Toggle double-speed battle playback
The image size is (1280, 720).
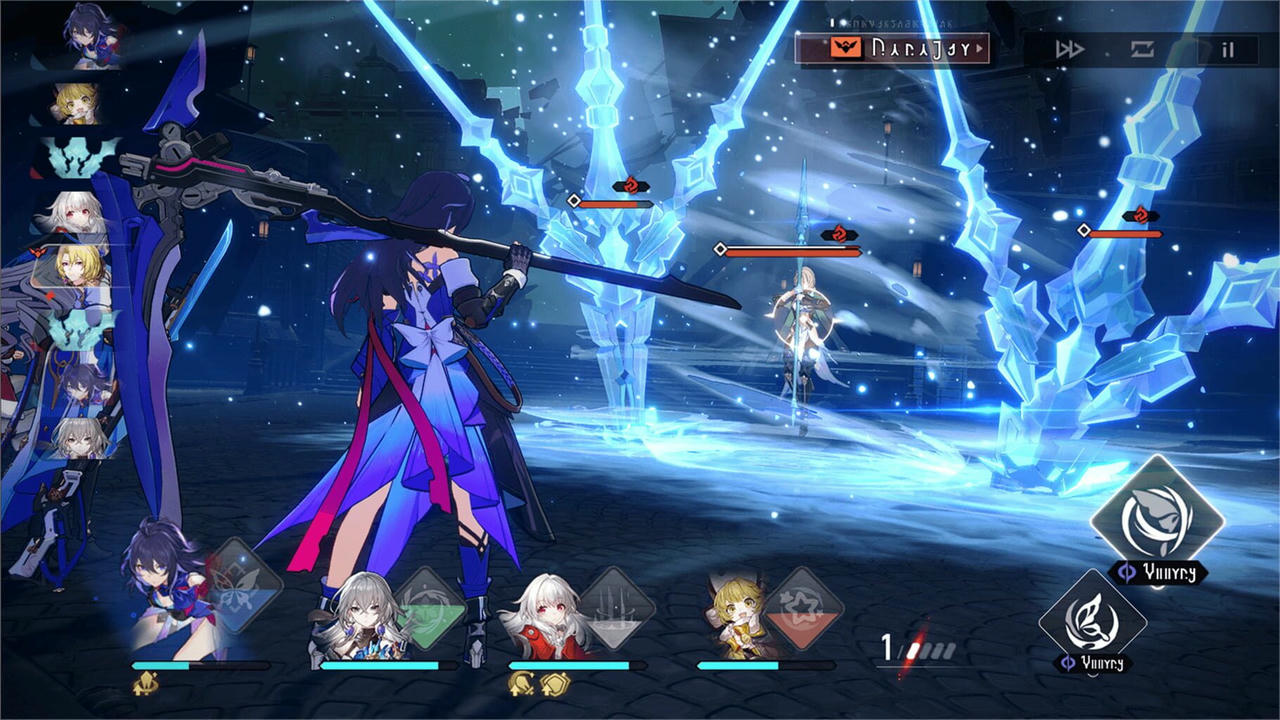pos(1068,47)
